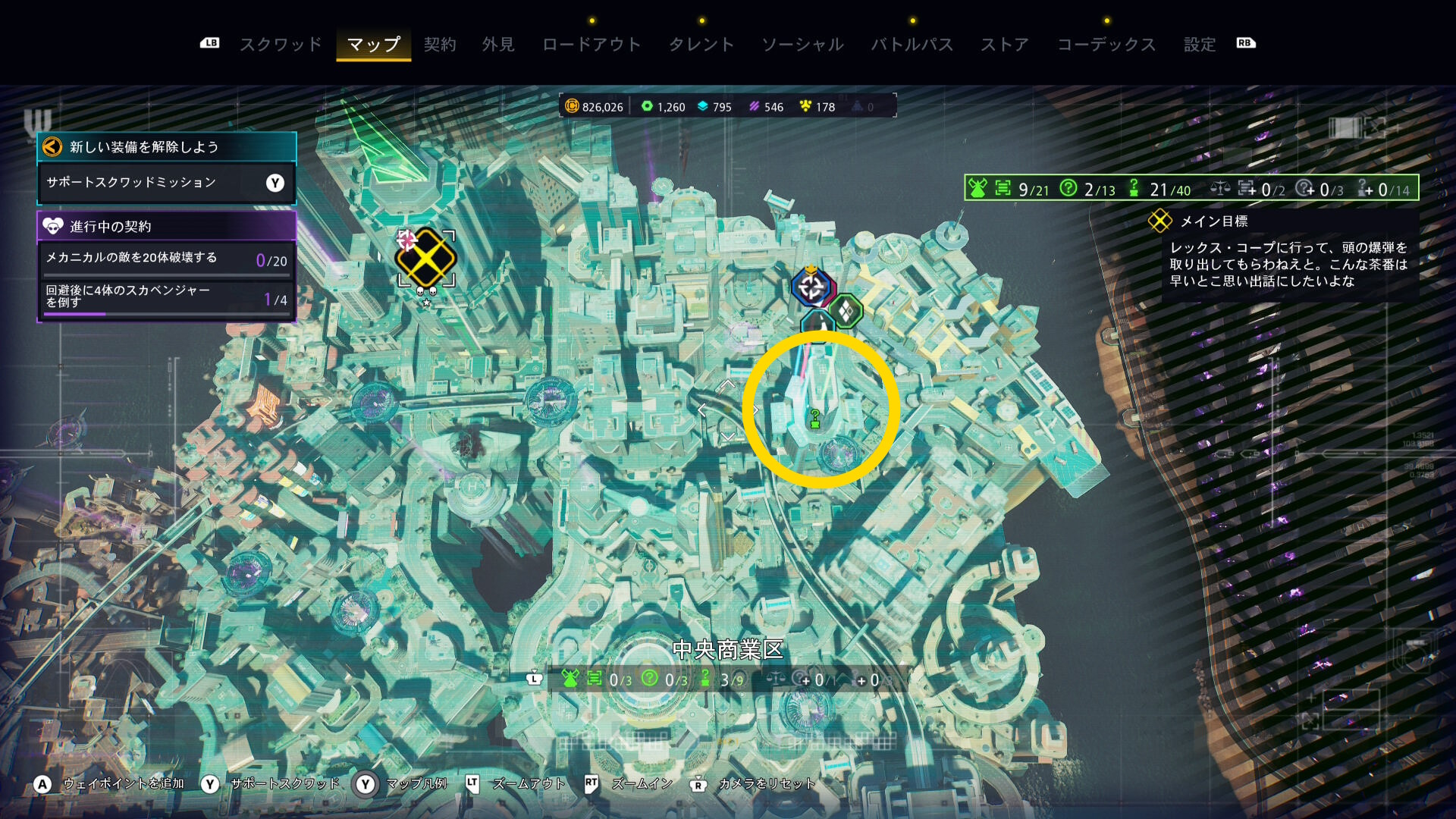
Task: Select the 外見 tab
Action: click(498, 44)
